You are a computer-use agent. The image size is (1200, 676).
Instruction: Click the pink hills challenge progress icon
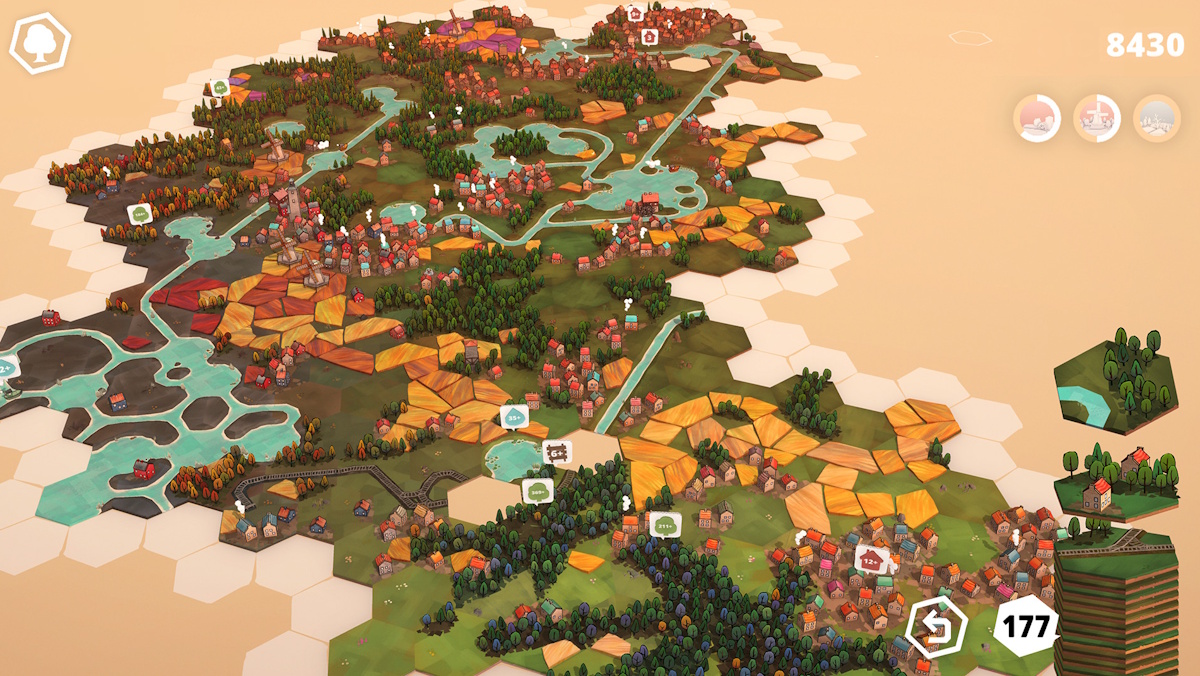[1037, 118]
